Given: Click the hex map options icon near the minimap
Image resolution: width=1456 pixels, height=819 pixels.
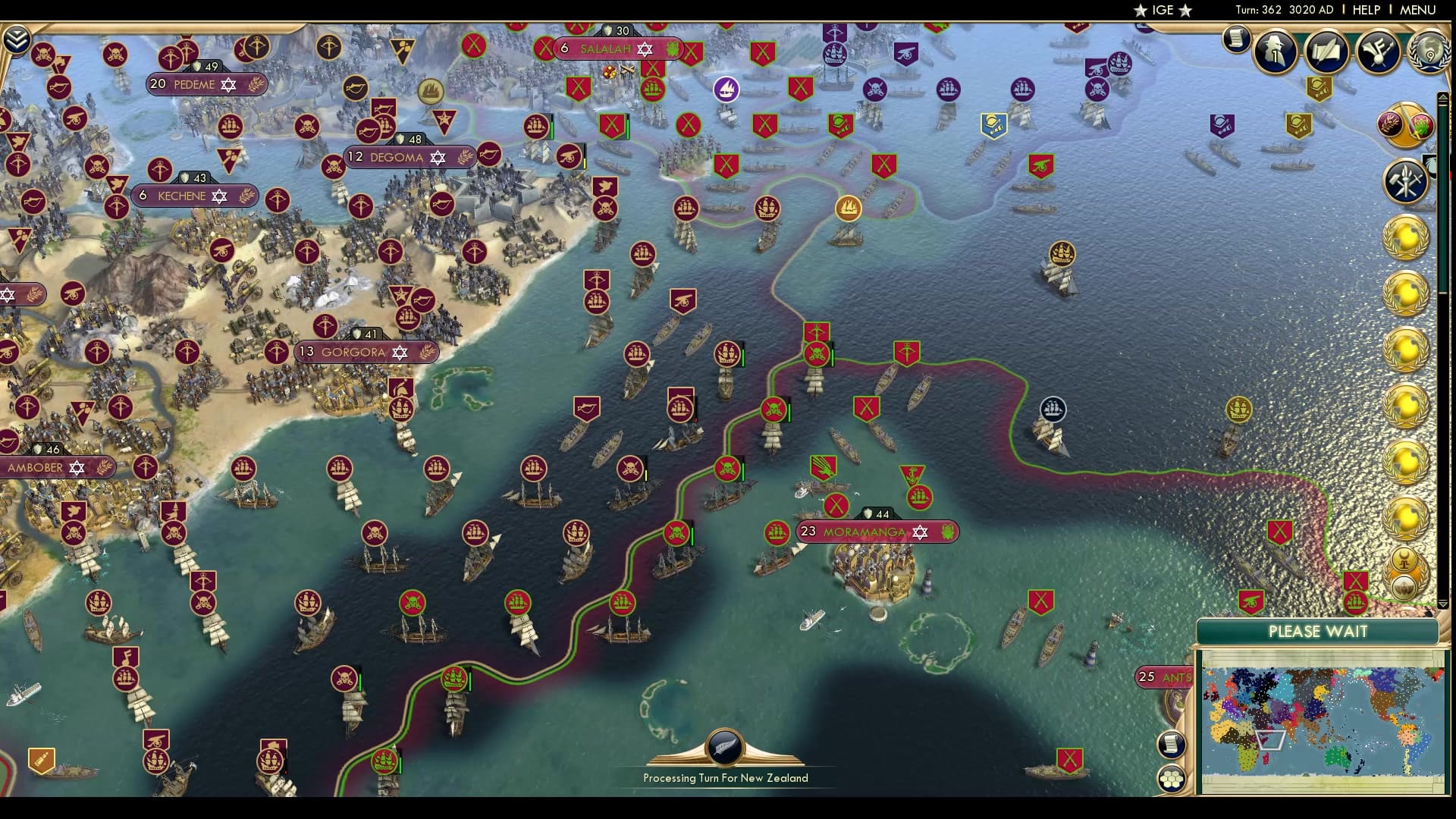Looking at the screenshot, I should coord(1170,780).
